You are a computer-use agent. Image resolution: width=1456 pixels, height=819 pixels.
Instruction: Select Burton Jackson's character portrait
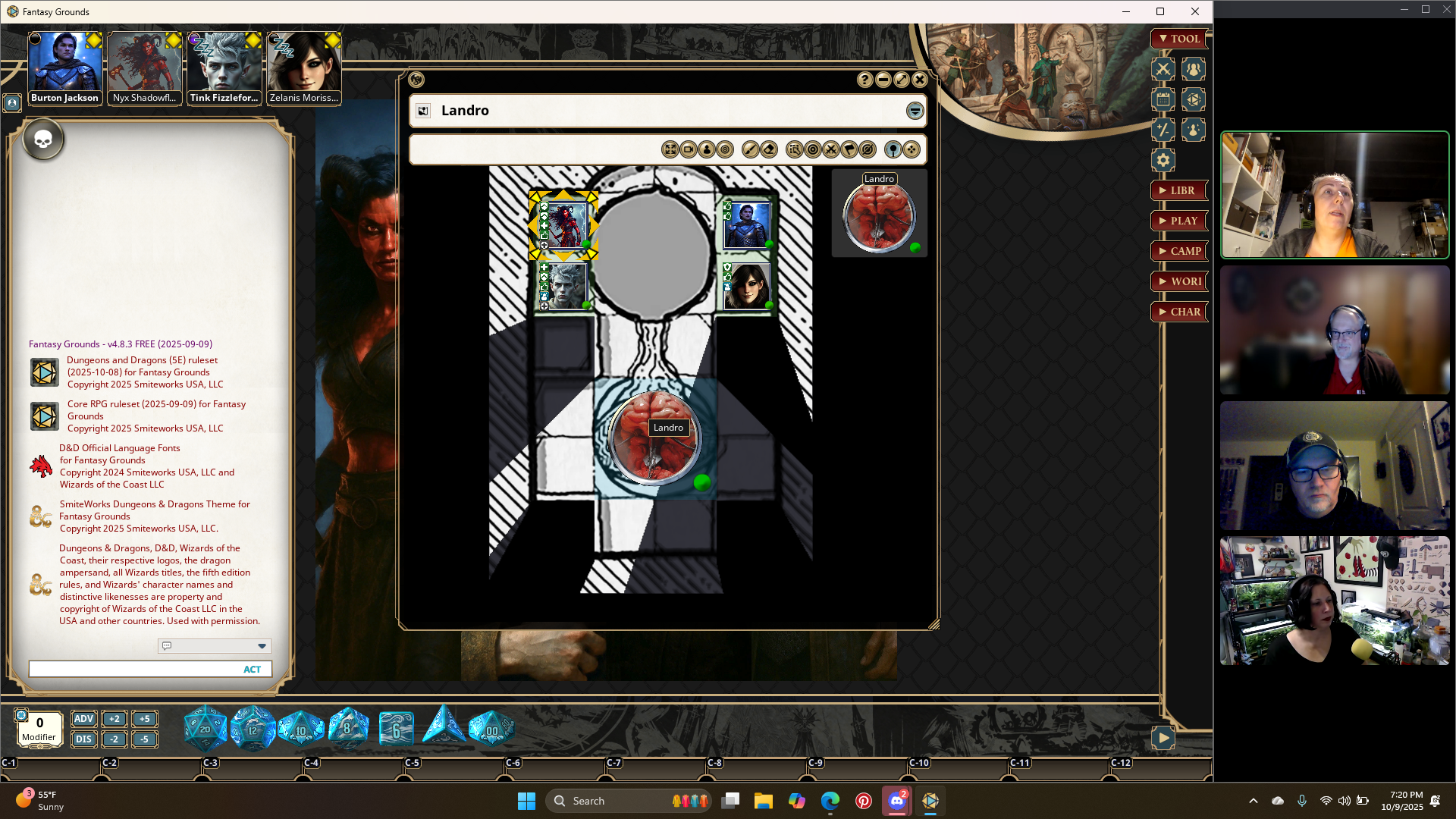click(64, 68)
